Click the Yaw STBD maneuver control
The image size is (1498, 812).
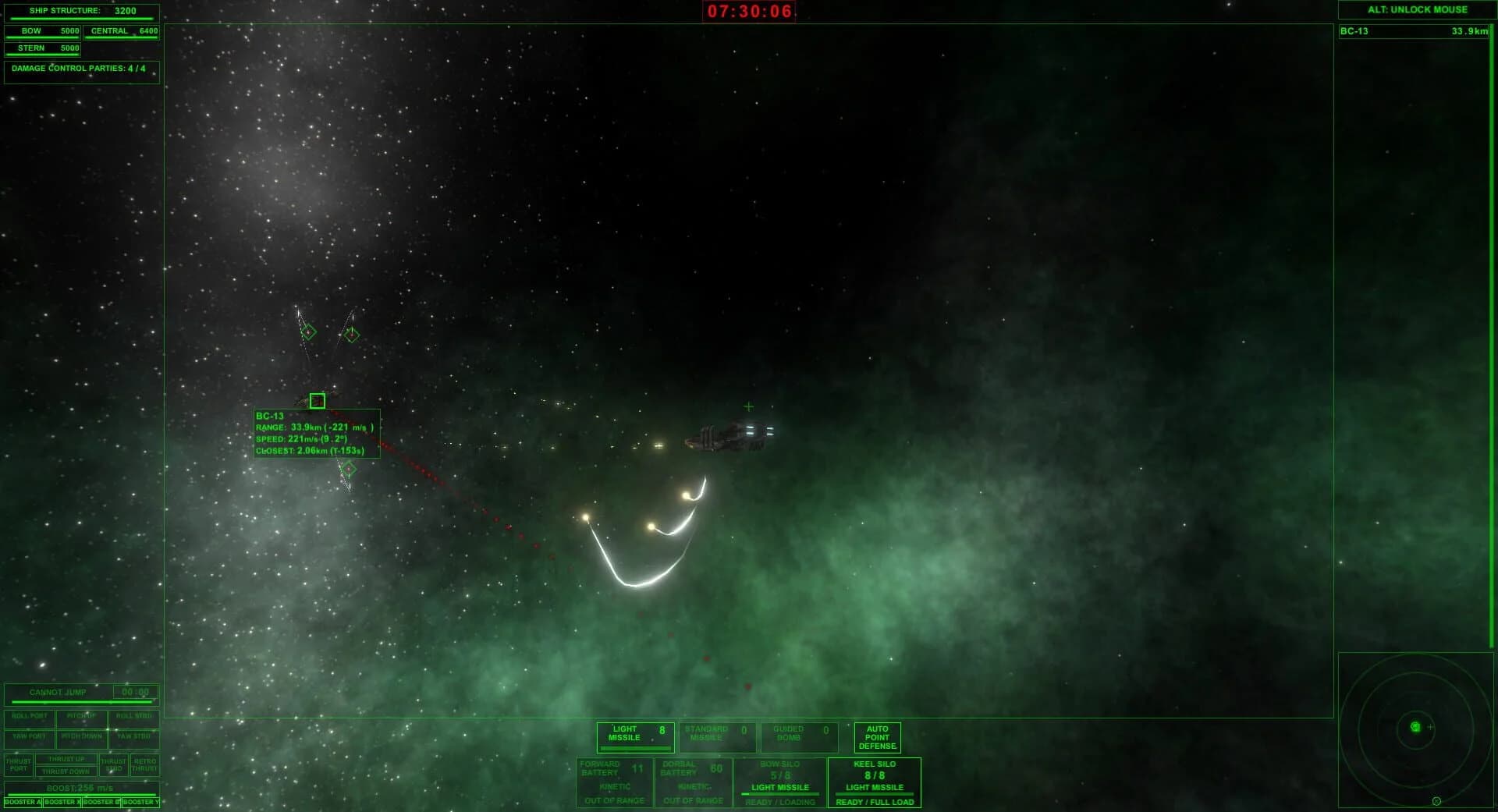[x=133, y=735]
